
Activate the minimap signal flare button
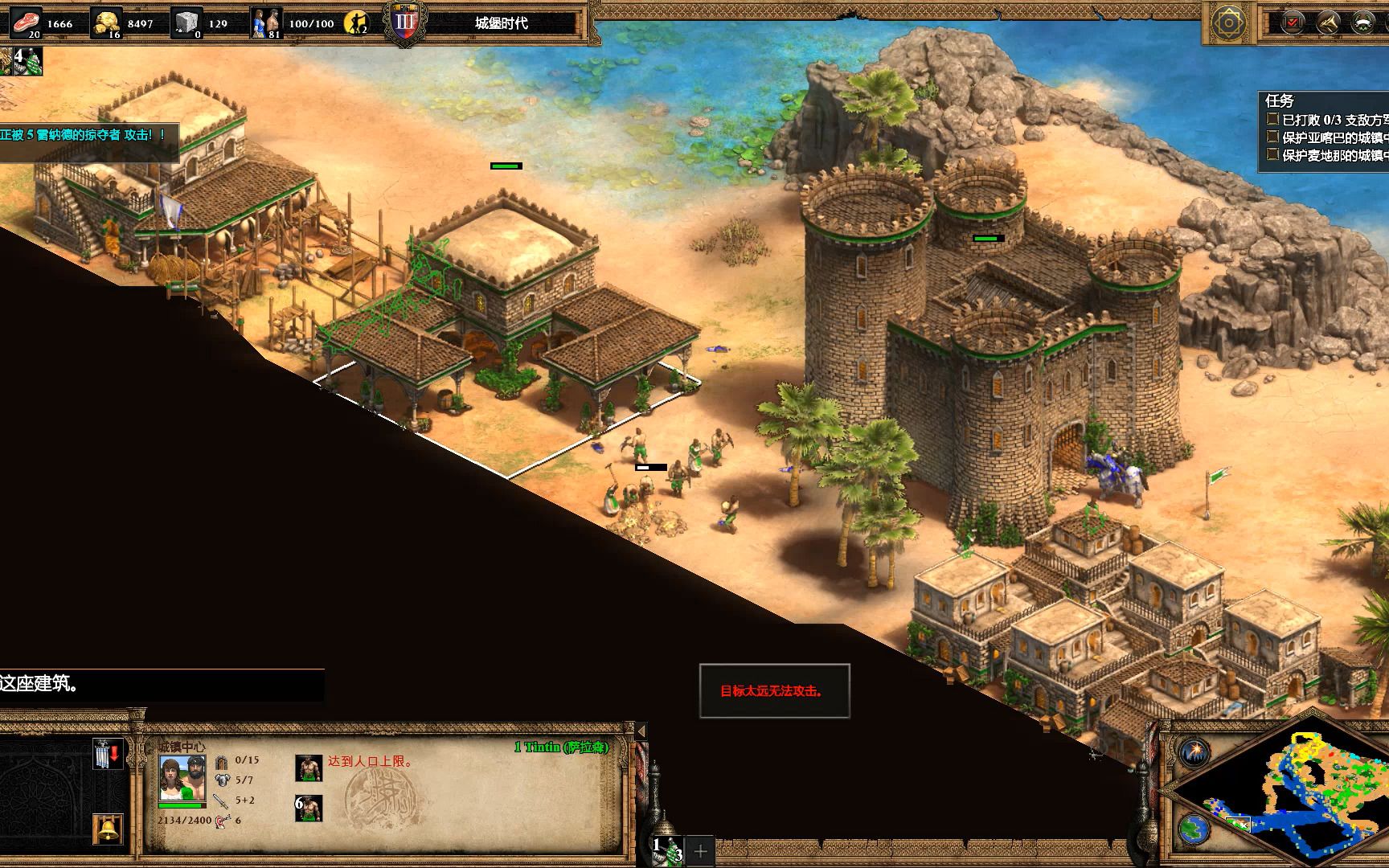tap(1194, 753)
